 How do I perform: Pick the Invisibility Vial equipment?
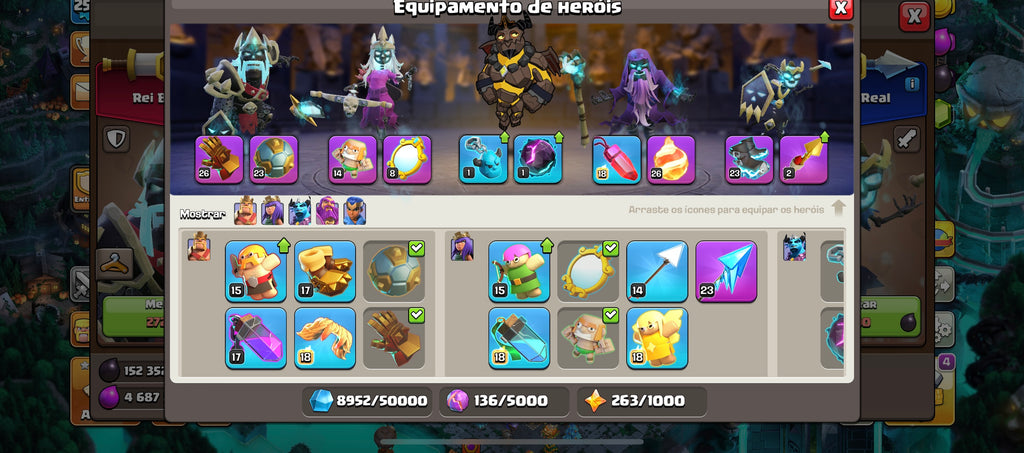[519, 338]
